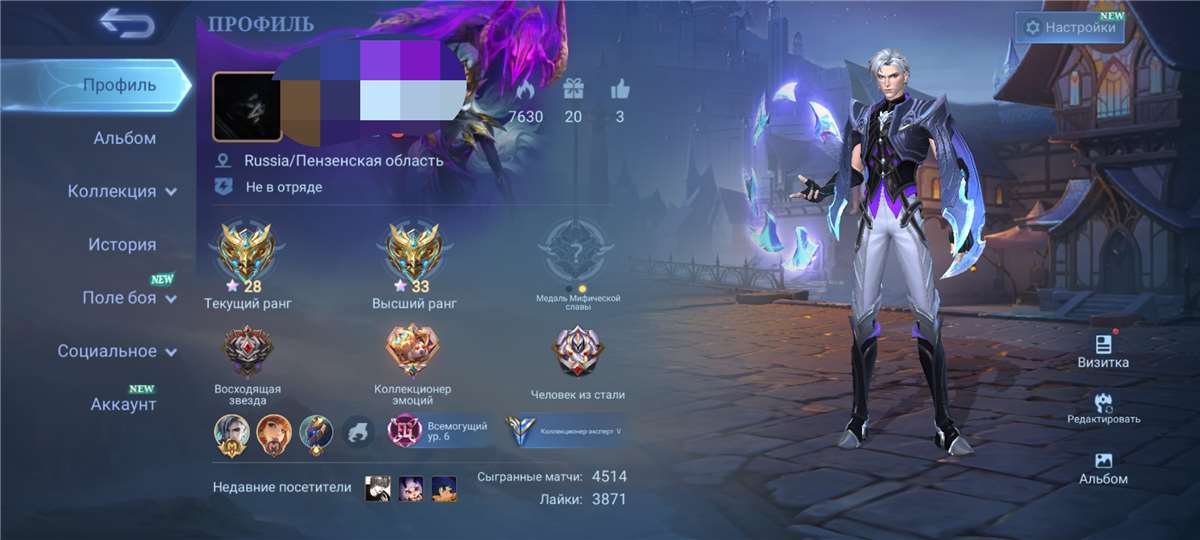
Task: Select the Восходящая звезда achievement badge
Action: [x=247, y=353]
